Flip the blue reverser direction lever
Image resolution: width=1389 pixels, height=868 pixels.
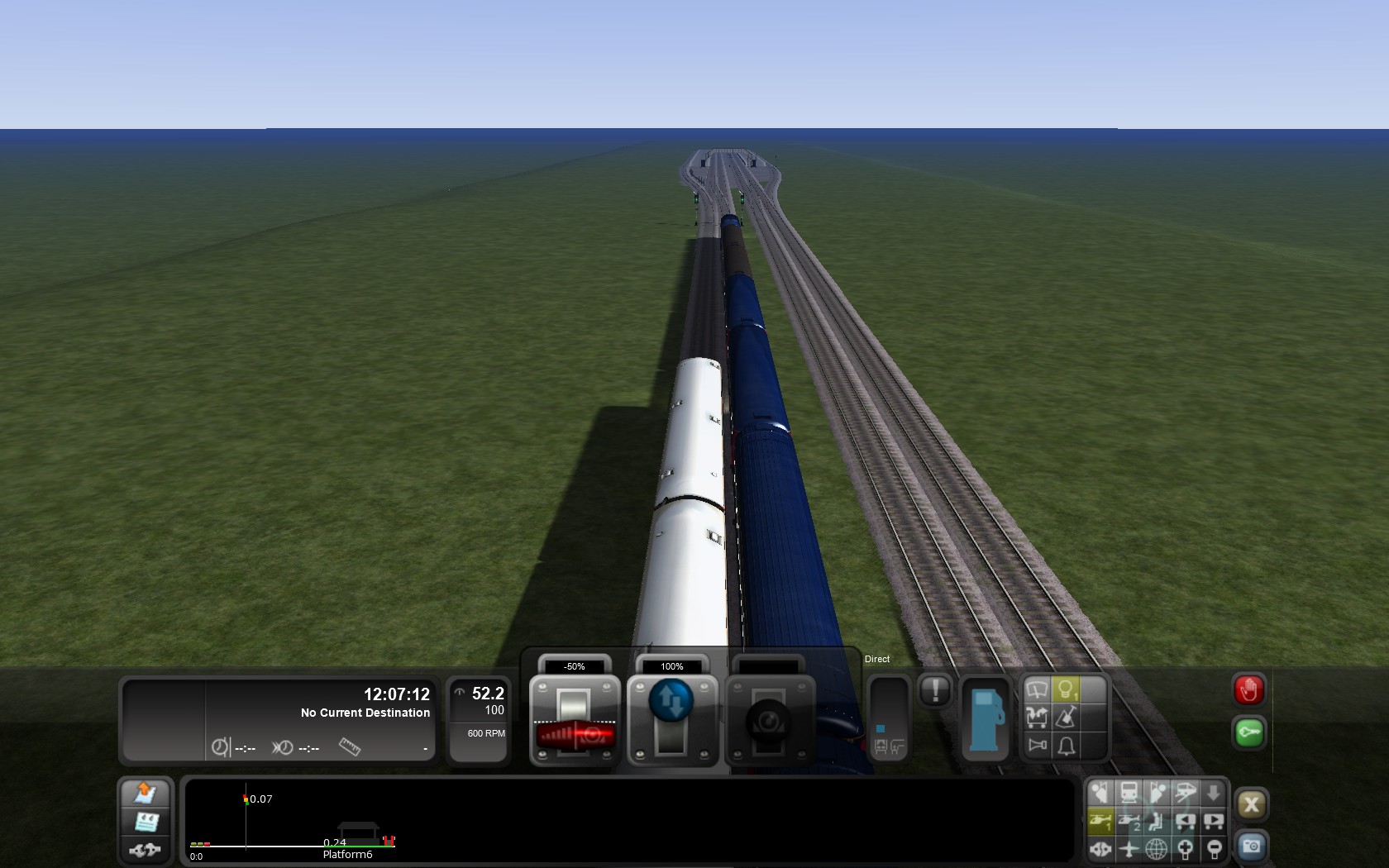671,702
